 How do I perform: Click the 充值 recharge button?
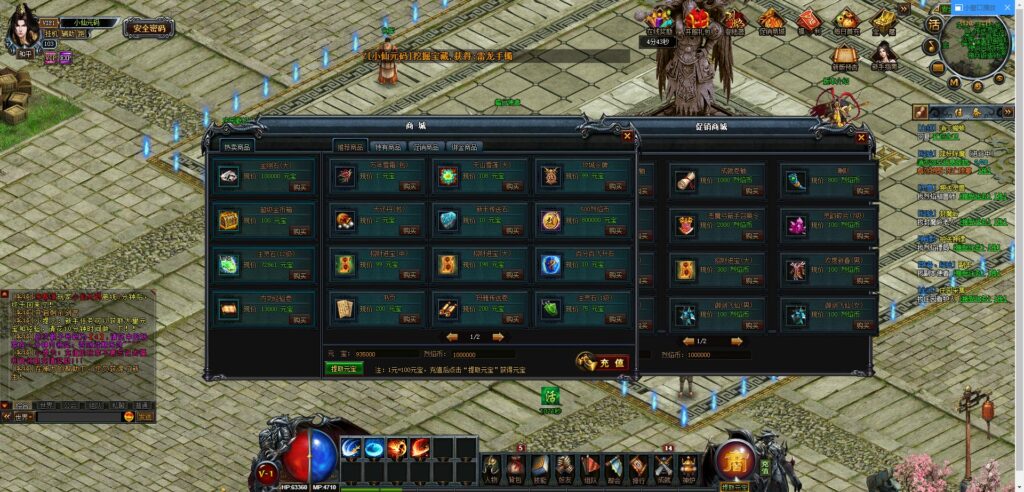pyautogui.click(x=603, y=363)
